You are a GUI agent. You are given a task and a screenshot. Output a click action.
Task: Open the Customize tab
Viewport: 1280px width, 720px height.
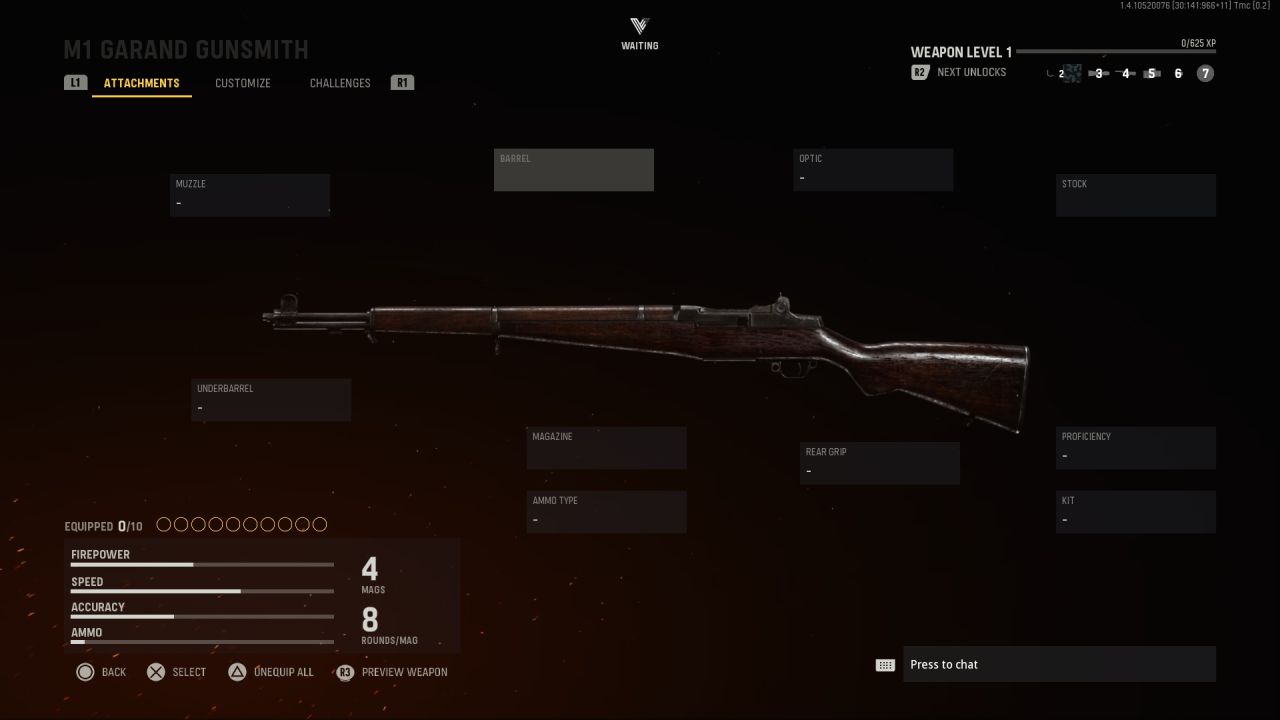243,83
